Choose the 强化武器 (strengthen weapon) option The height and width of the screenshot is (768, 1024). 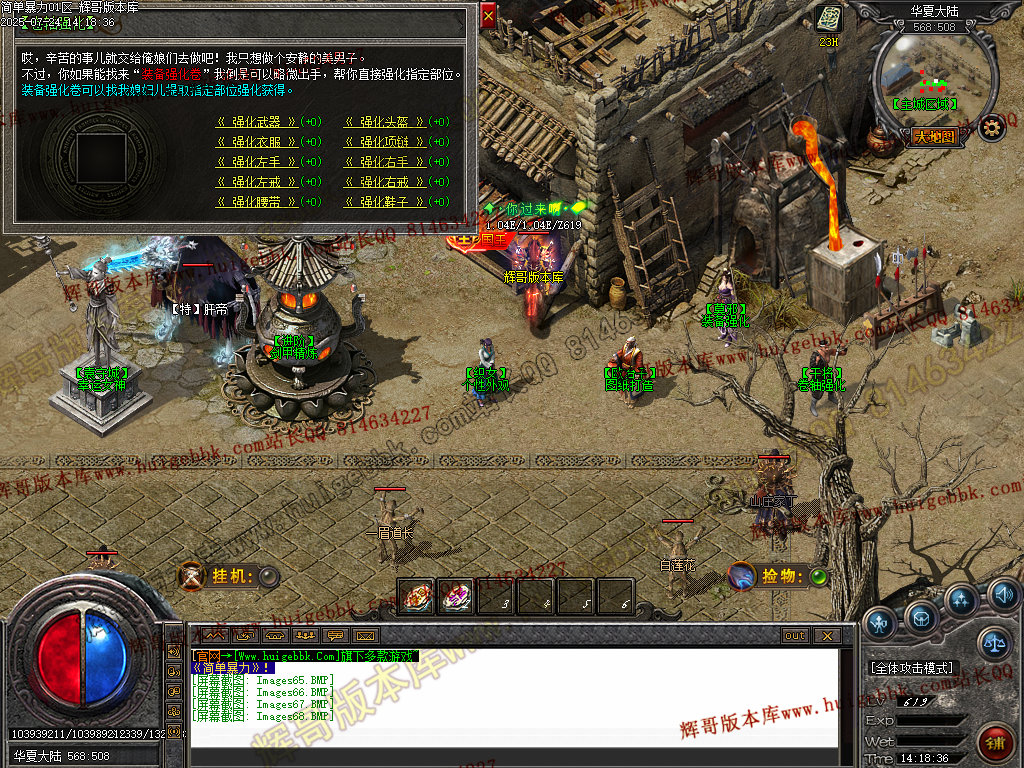tap(256, 122)
